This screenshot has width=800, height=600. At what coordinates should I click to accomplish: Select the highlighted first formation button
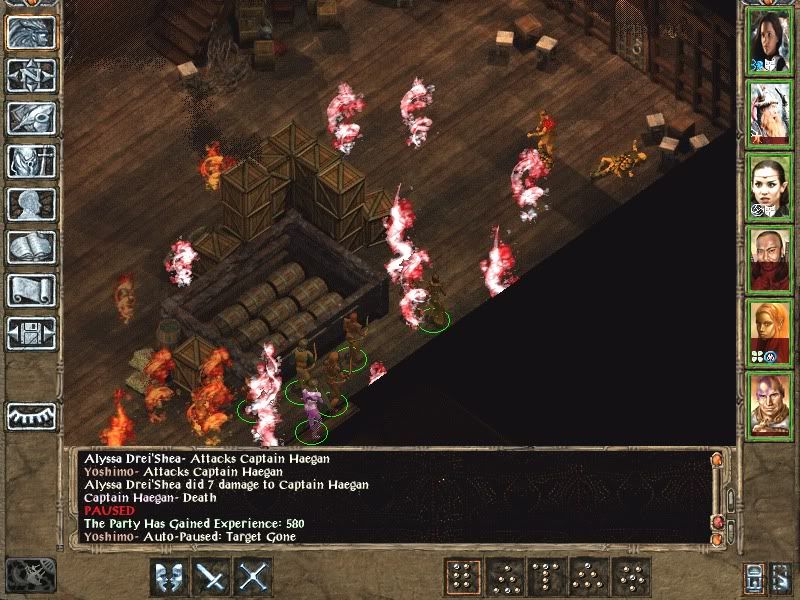461,577
